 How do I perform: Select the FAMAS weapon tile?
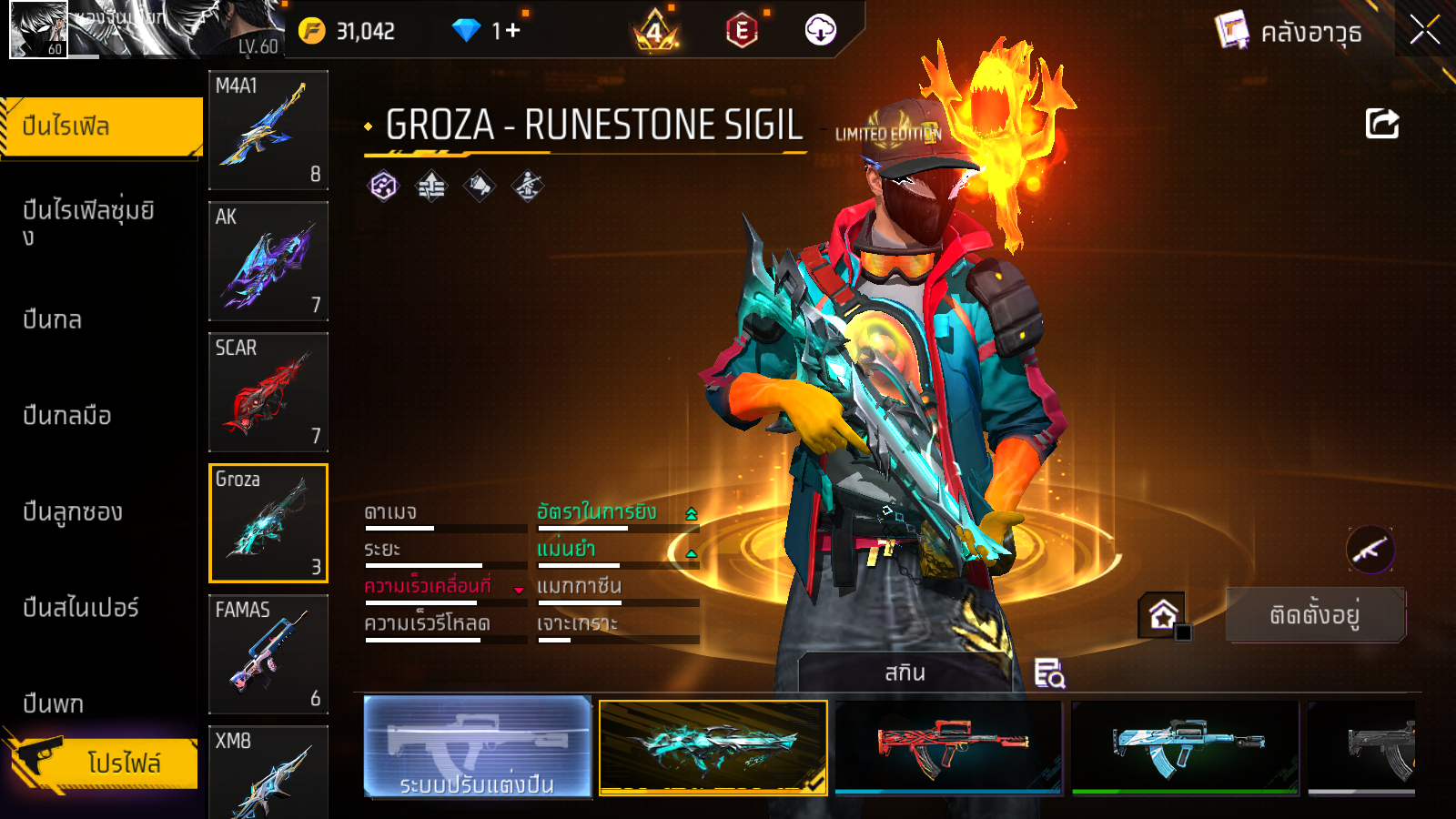(268, 654)
